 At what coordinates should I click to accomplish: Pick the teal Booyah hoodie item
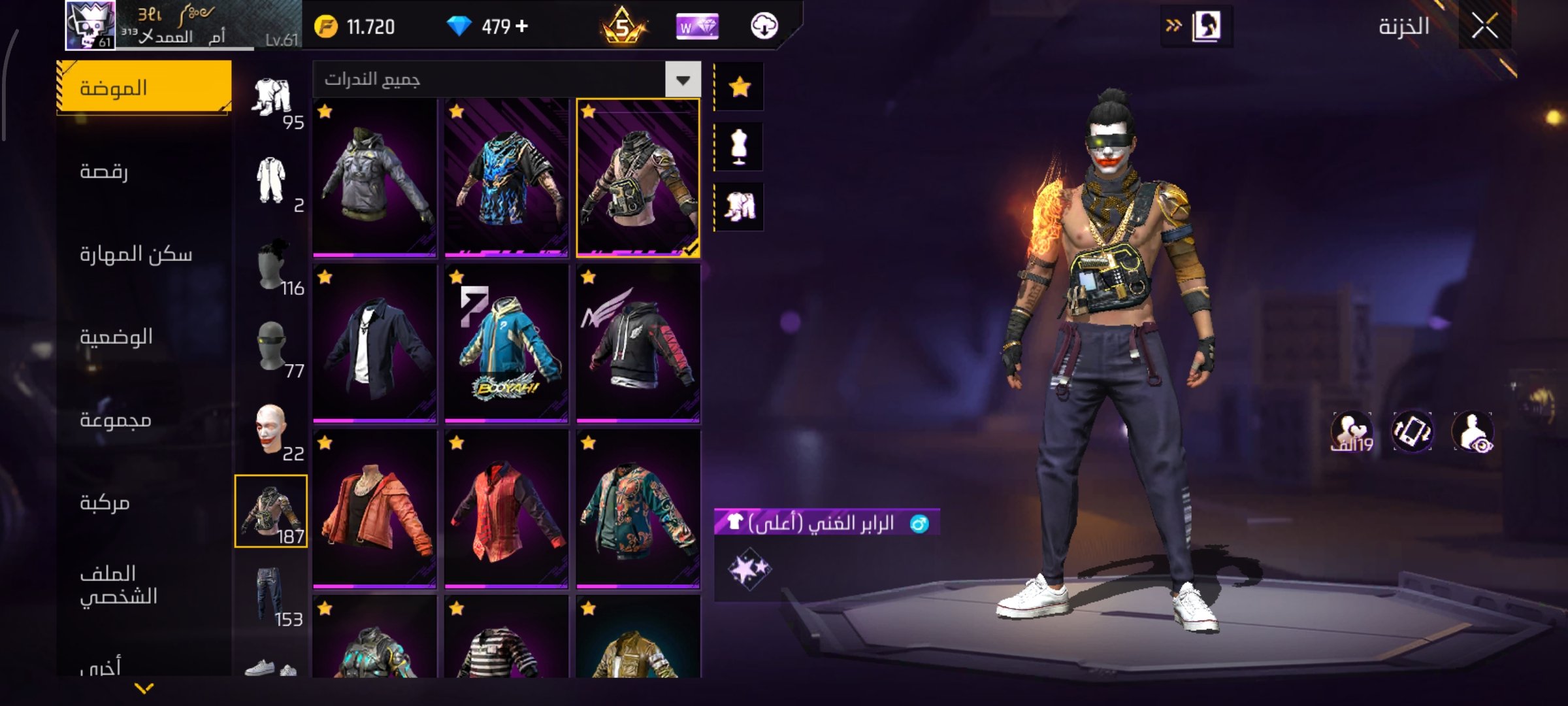506,343
